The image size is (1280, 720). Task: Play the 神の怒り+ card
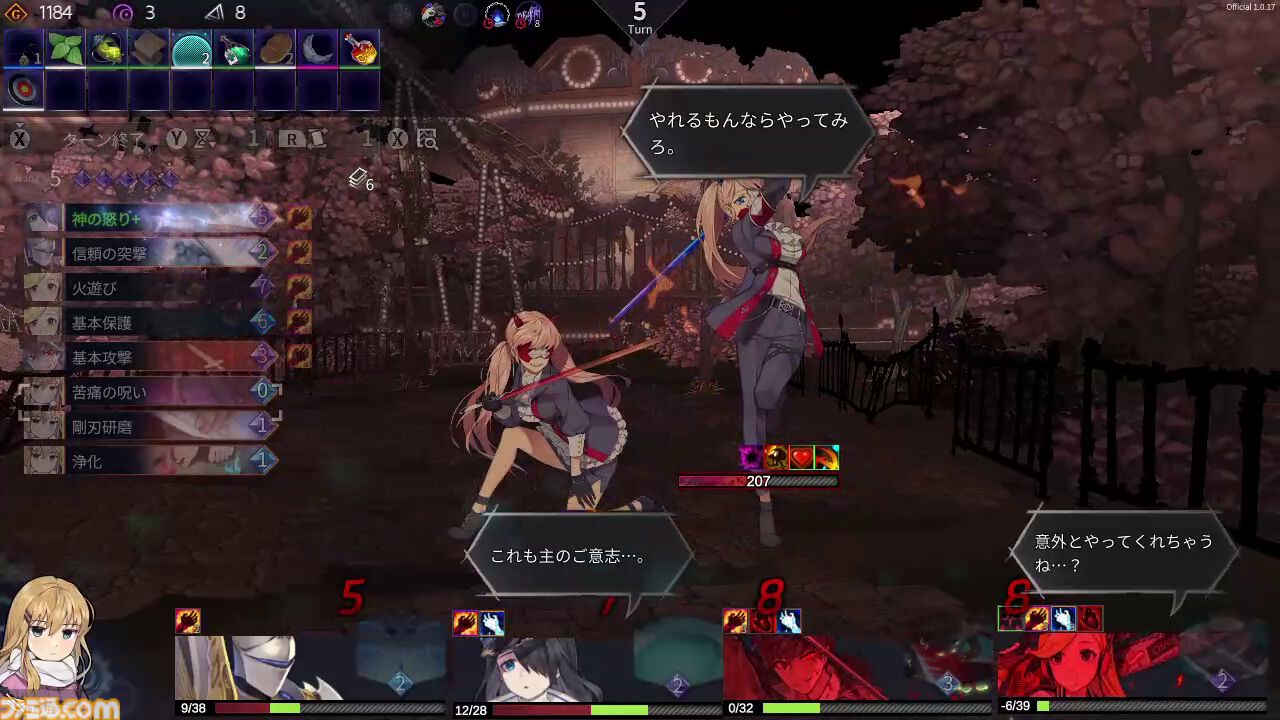[150, 218]
